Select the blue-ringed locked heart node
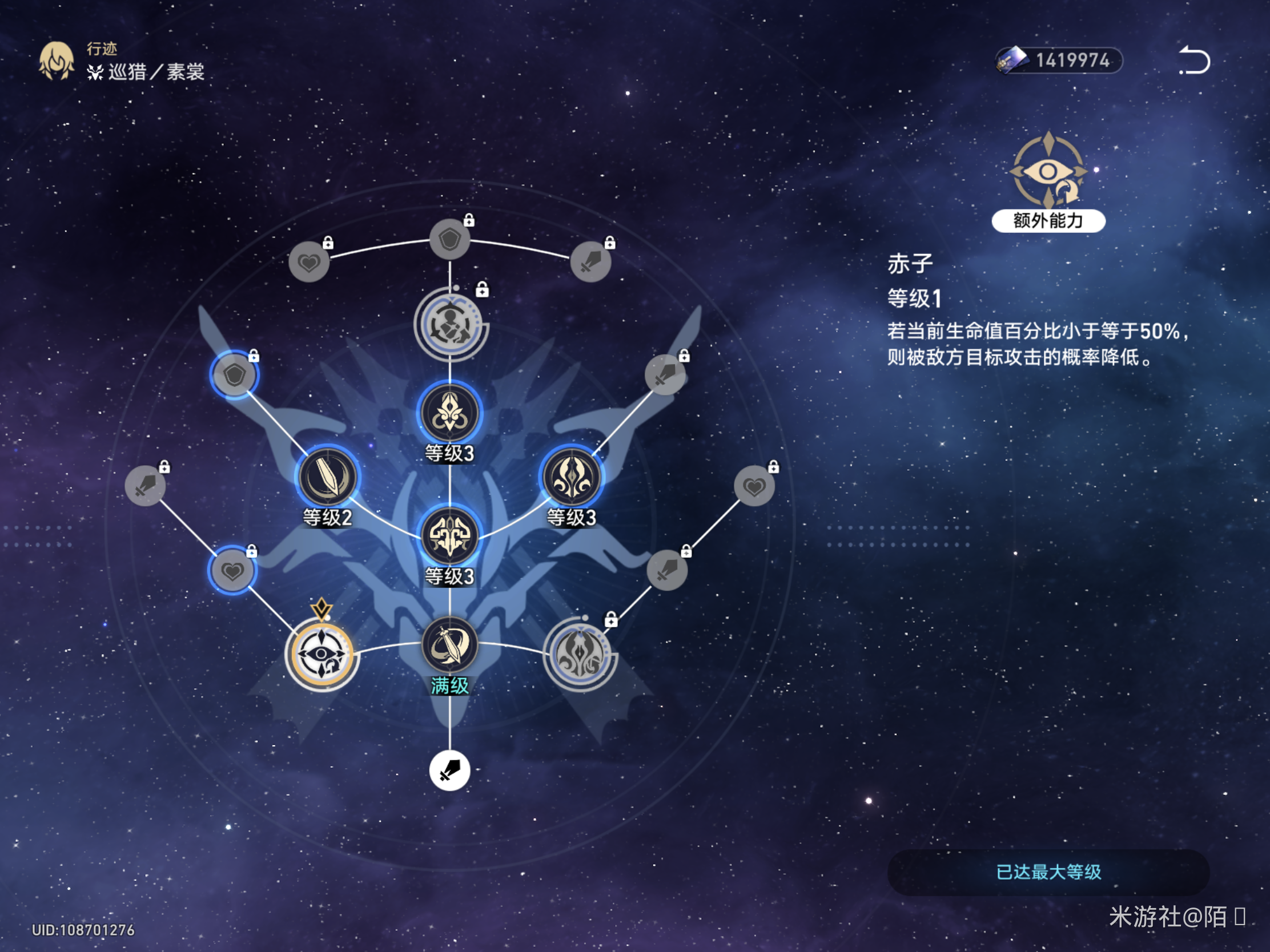 click(x=232, y=570)
